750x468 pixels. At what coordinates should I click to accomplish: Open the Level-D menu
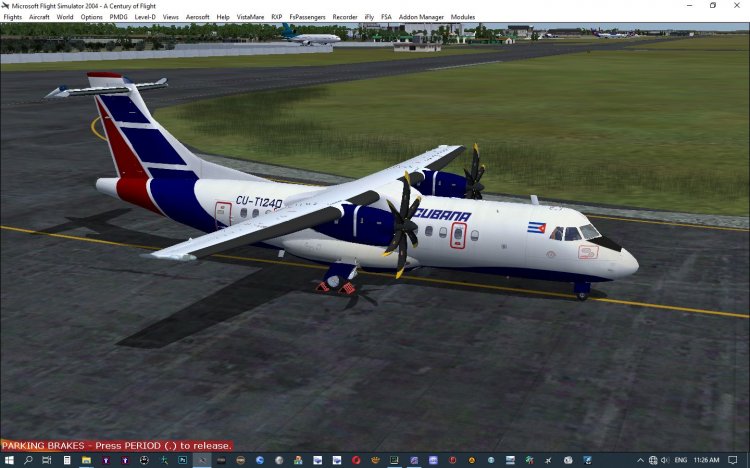pos(145,17)
